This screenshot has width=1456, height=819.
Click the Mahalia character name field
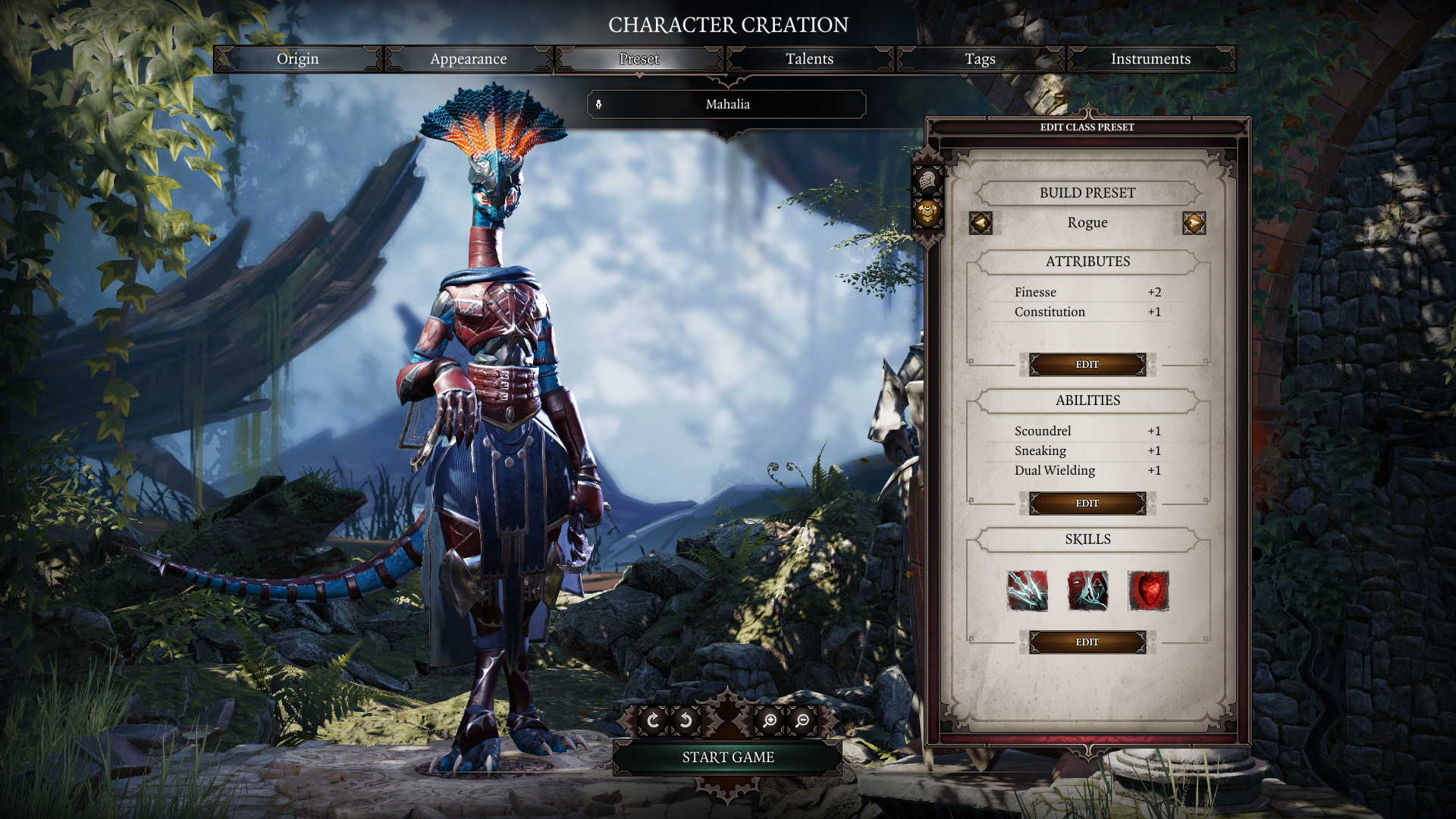pos(727,105)
